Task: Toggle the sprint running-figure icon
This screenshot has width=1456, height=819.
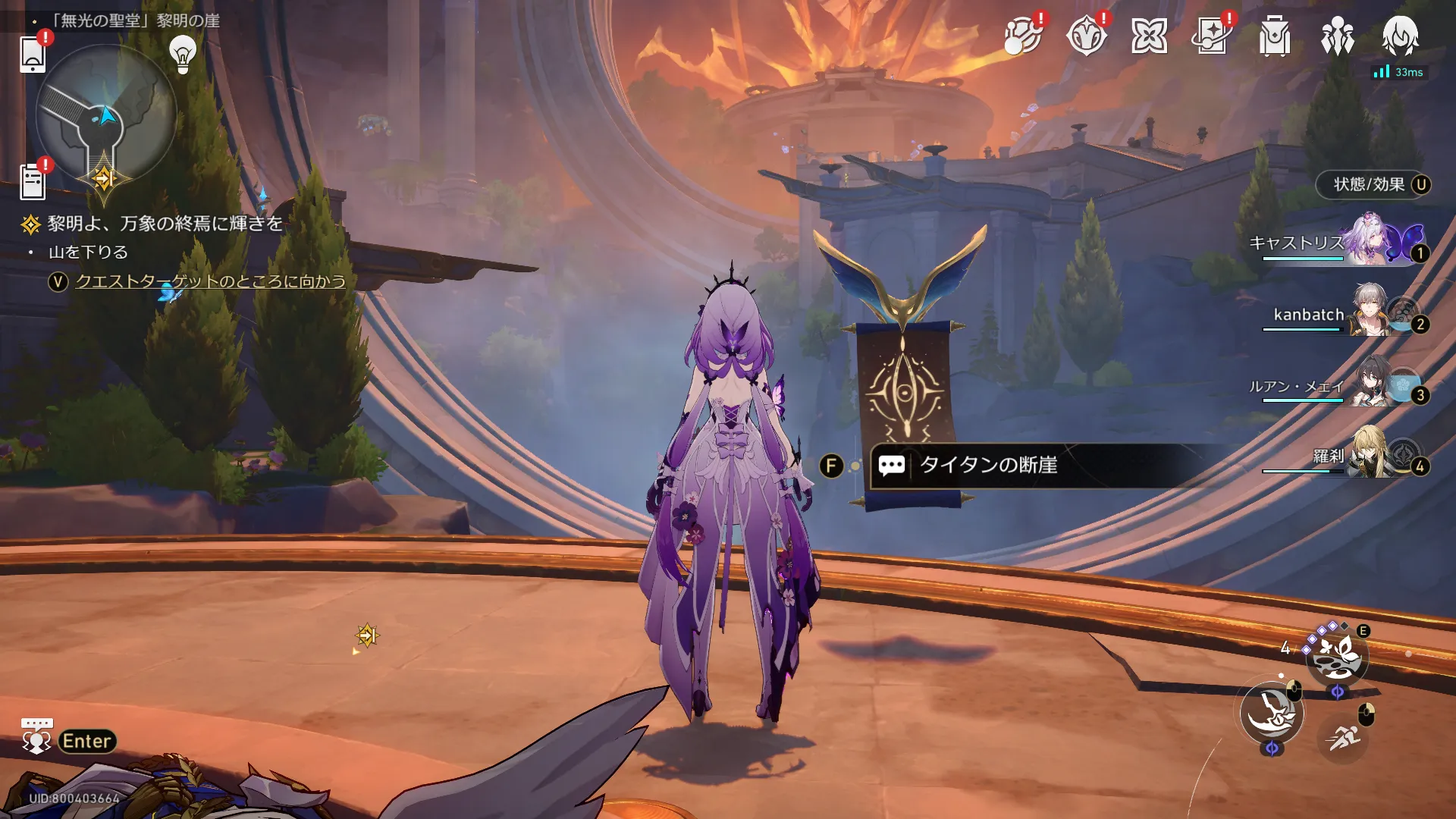Action: (1343, 736)
